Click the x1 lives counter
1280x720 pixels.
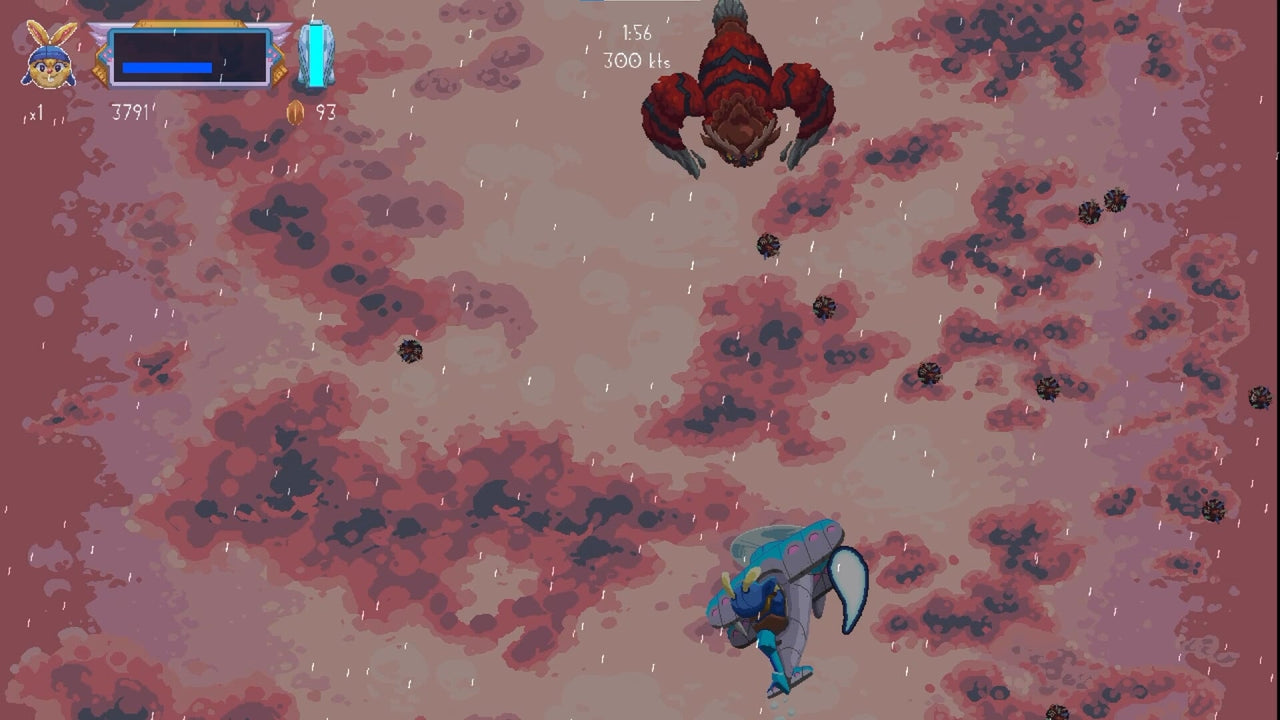[x=37, y=111]
